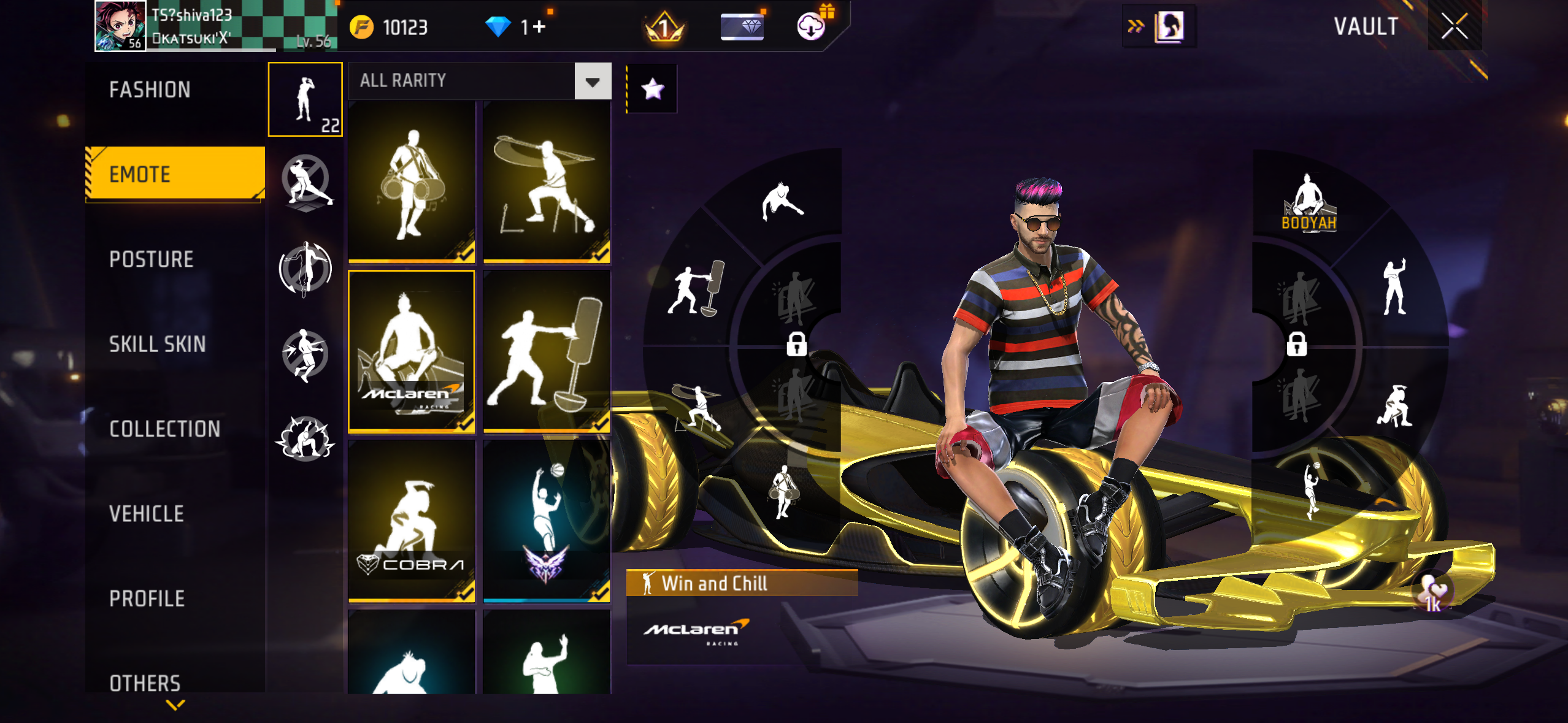Screen dimensions: 1568x723
Task: Toggle the star favorites filter
Action: [652, 89]
